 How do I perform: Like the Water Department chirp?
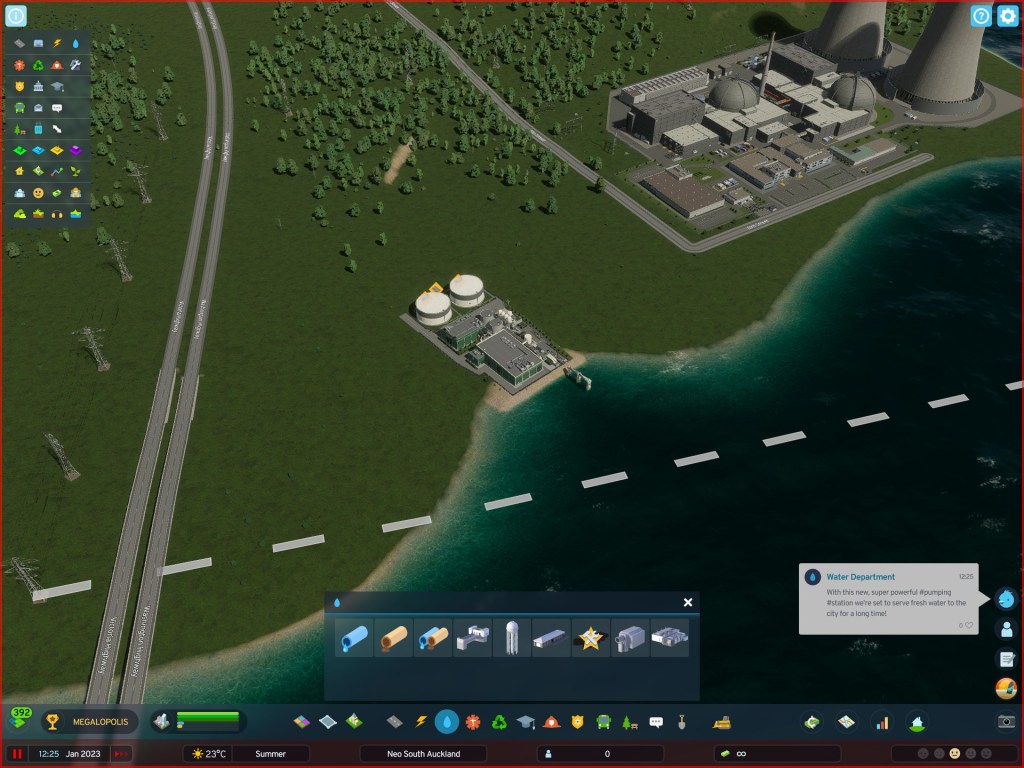(968, 625)
